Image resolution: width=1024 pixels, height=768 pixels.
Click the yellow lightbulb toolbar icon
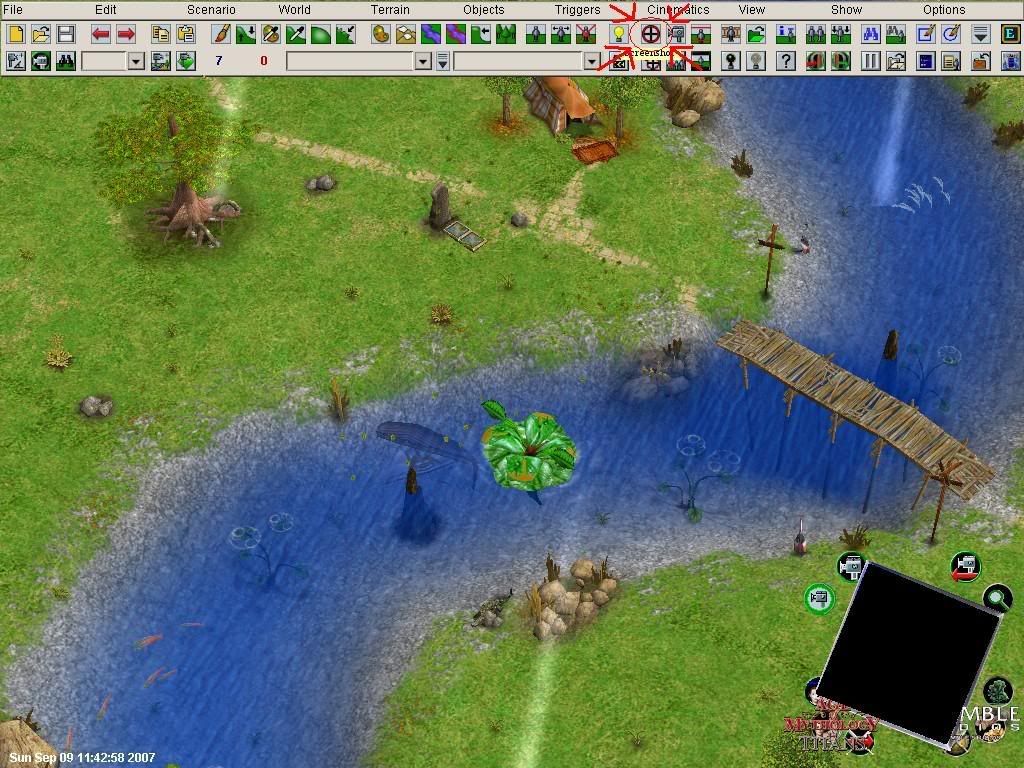point(619,34)
